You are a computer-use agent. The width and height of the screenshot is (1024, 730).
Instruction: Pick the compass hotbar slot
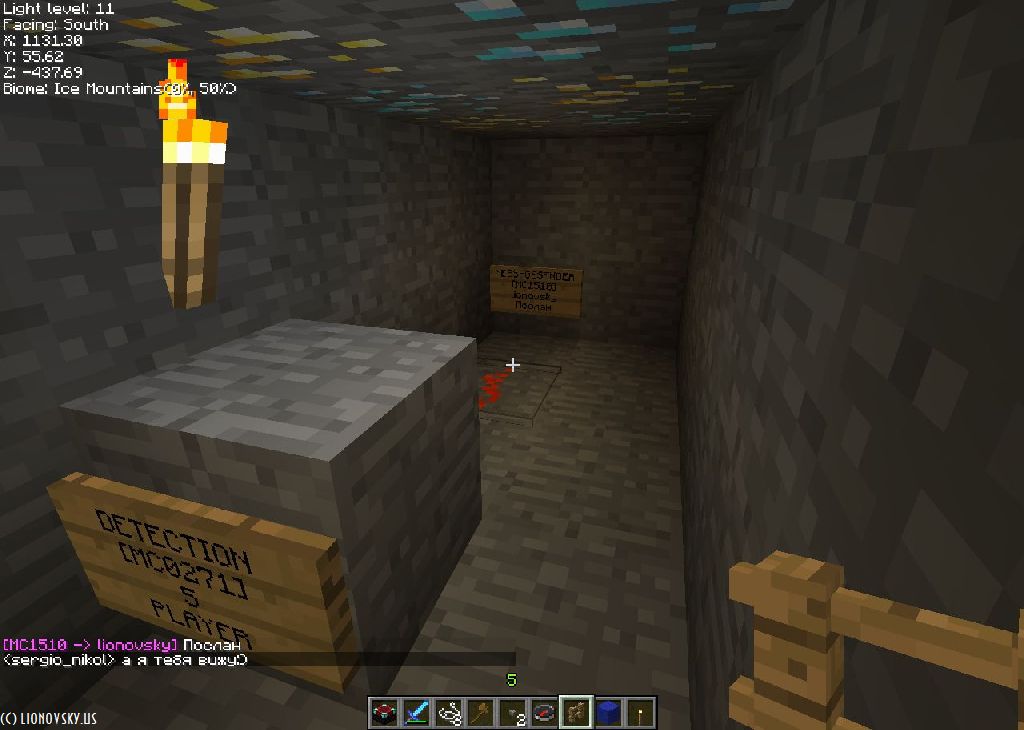tap(544, 713)
